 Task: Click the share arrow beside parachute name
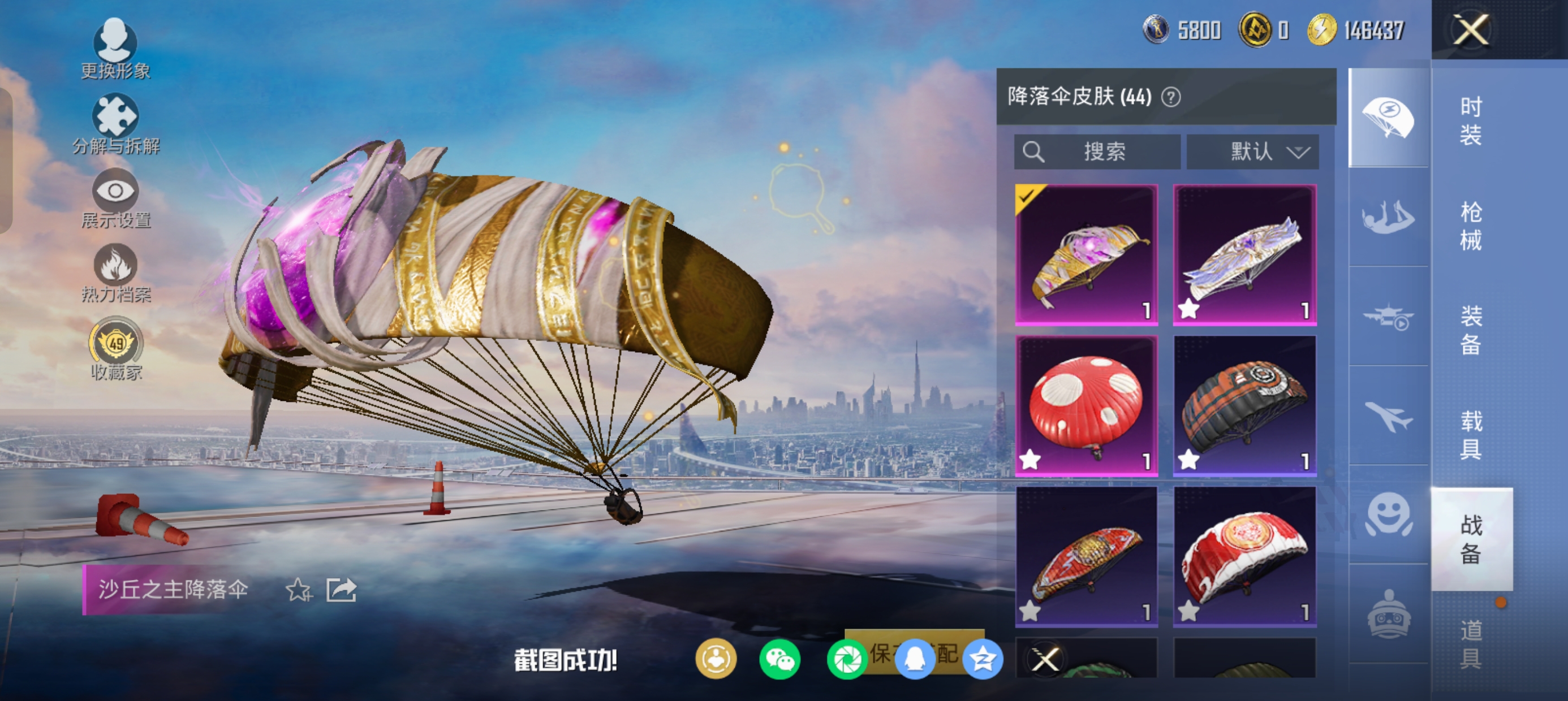341,590
